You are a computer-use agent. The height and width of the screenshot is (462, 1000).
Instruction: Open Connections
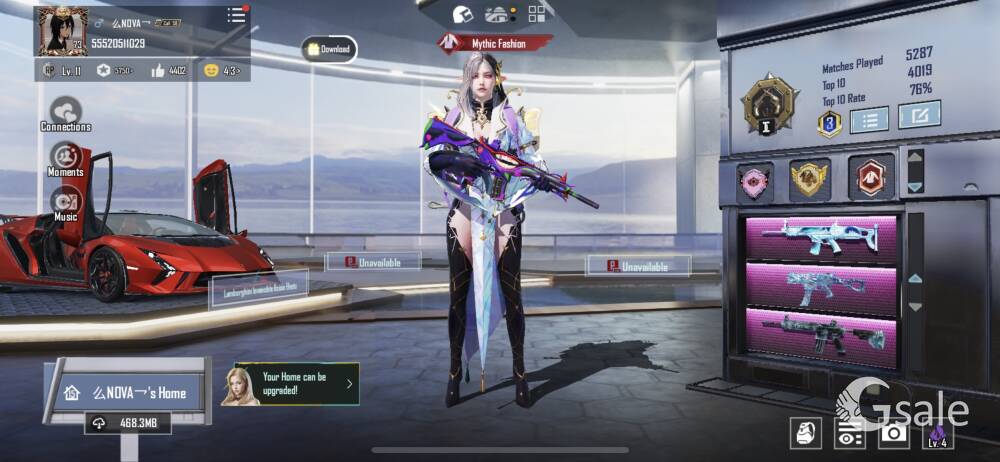[66, 113]
